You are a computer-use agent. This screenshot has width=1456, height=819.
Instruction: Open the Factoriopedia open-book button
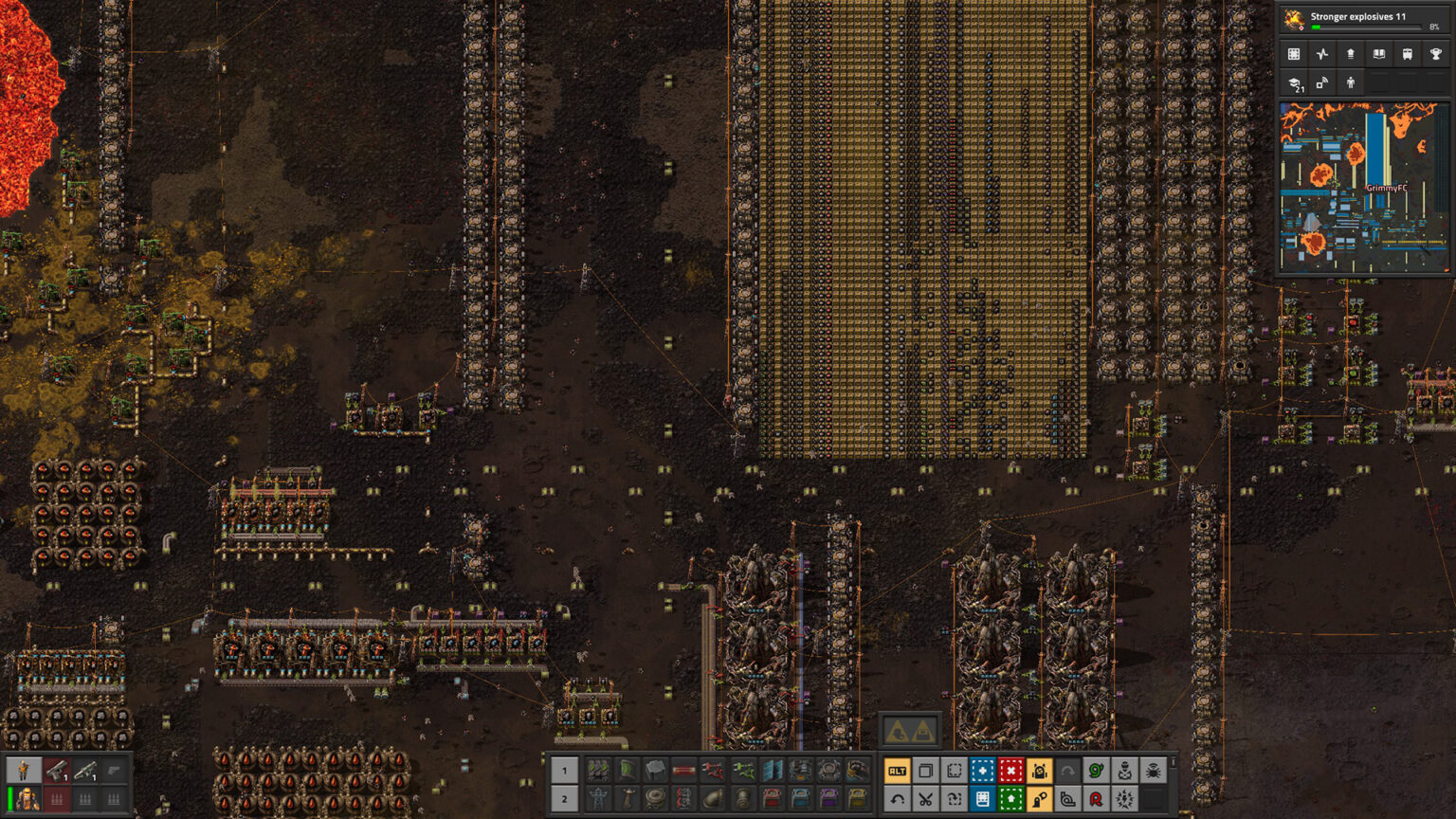click(x=1379, y=54)
